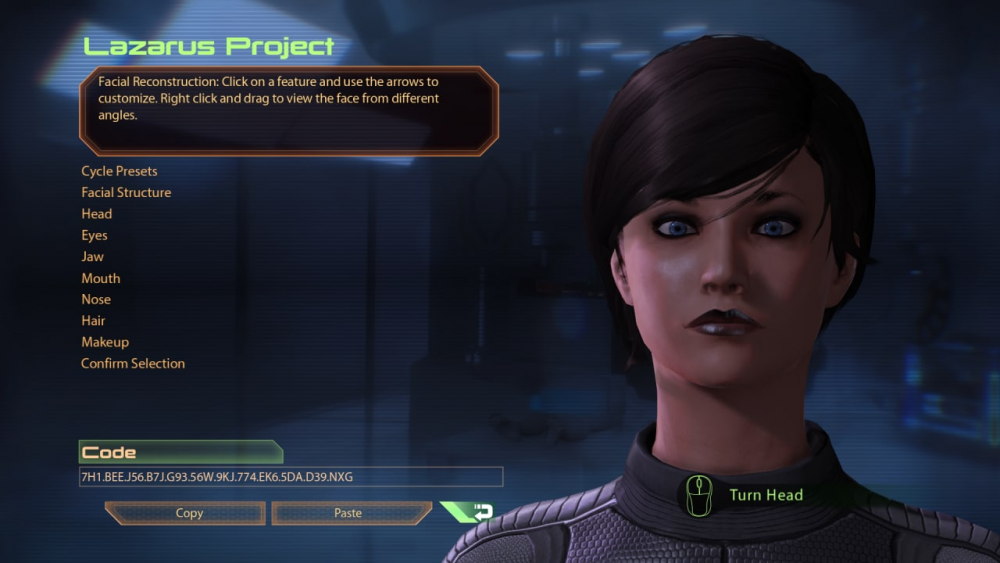Open the Mouth customization entry
Screen dimensions: 1000x563
click(x=100, y=278)
